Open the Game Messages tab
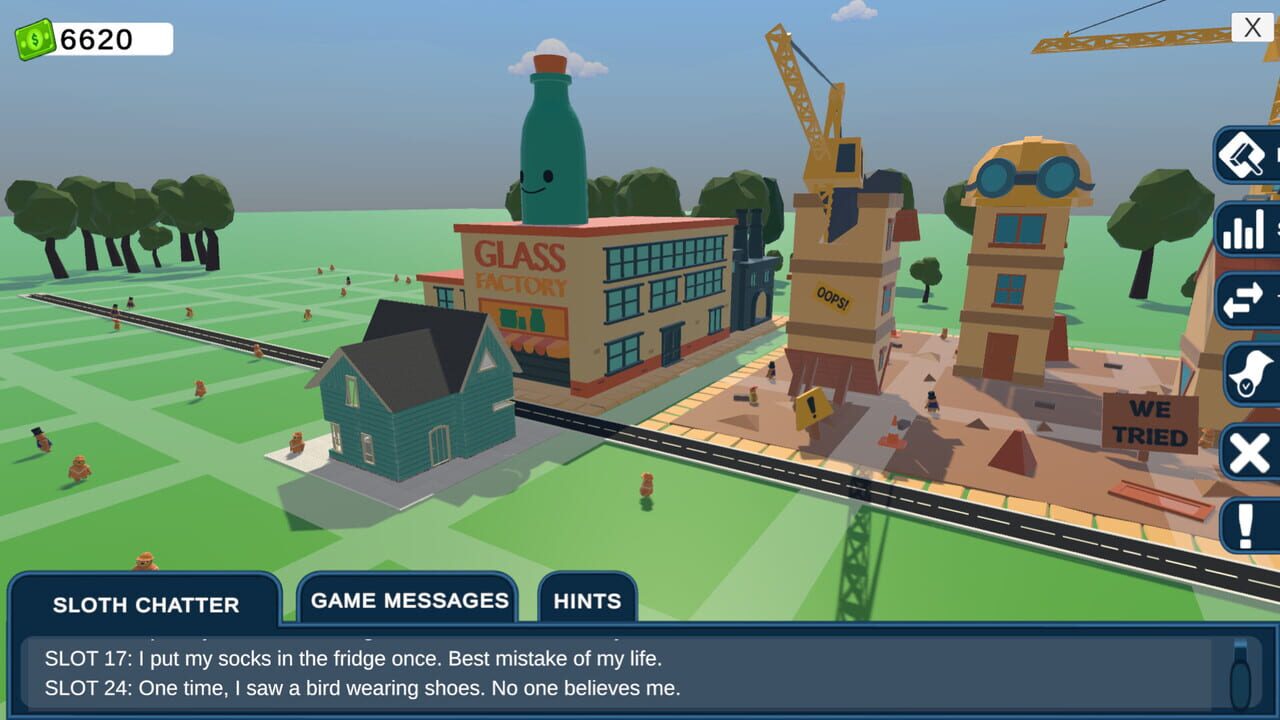The height and width of the screenshot is (720, 1280). point(409,600)
